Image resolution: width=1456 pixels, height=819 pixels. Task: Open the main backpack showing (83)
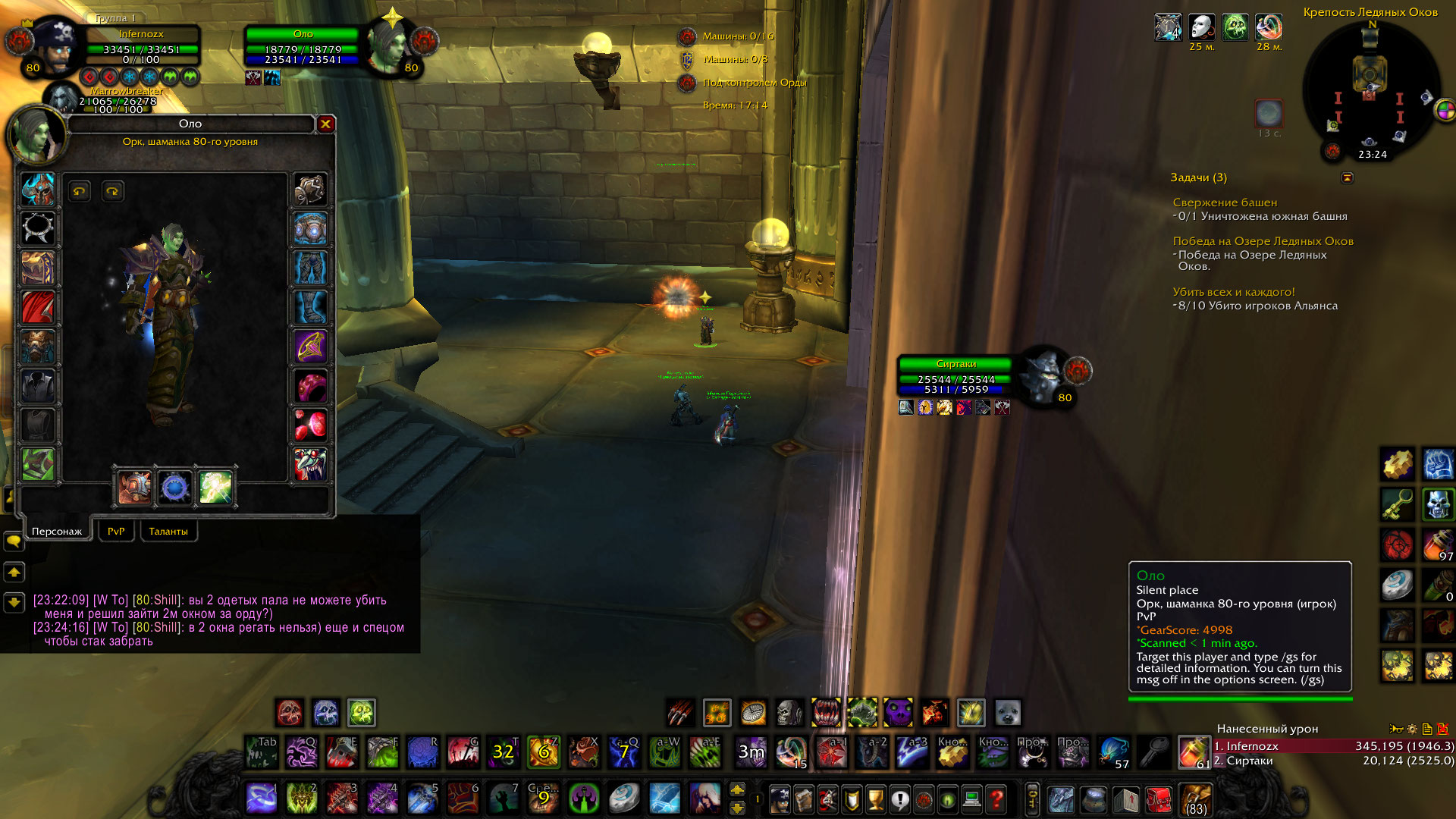(x=1196, y=800)
